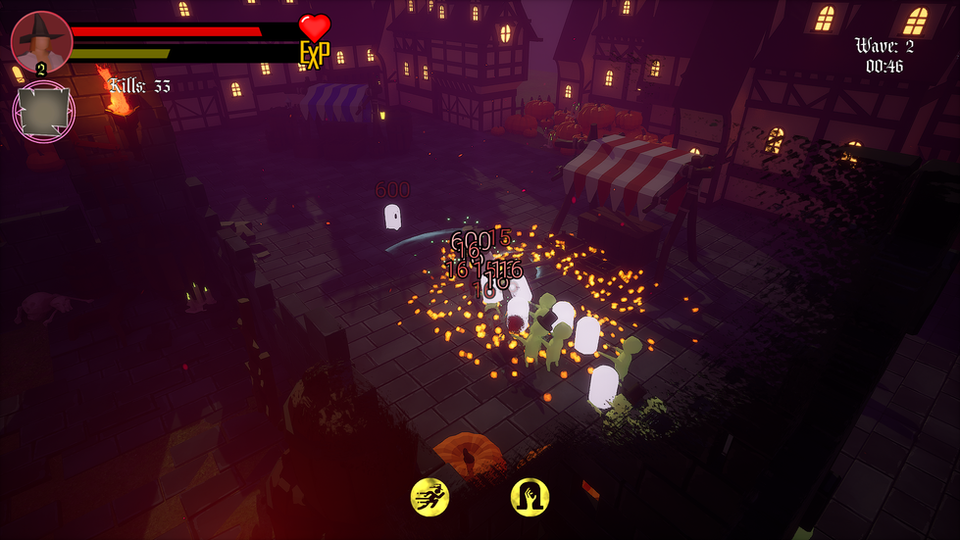Click the witch character portrait
The image size is (960, 540).
pyautogui.click(x=41, y=41)
